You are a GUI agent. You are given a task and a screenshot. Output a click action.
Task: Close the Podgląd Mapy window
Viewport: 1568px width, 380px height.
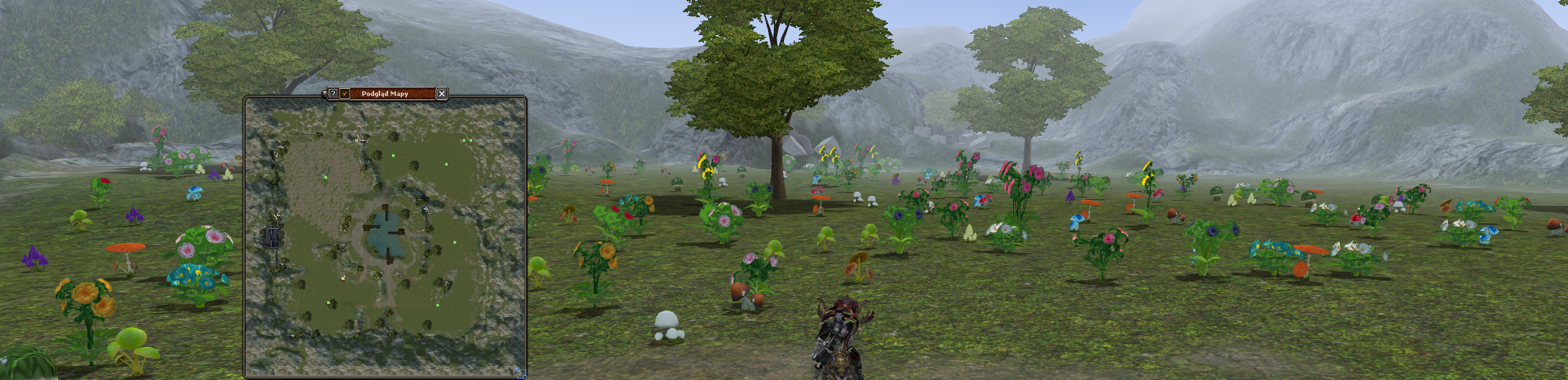point(442,94)
